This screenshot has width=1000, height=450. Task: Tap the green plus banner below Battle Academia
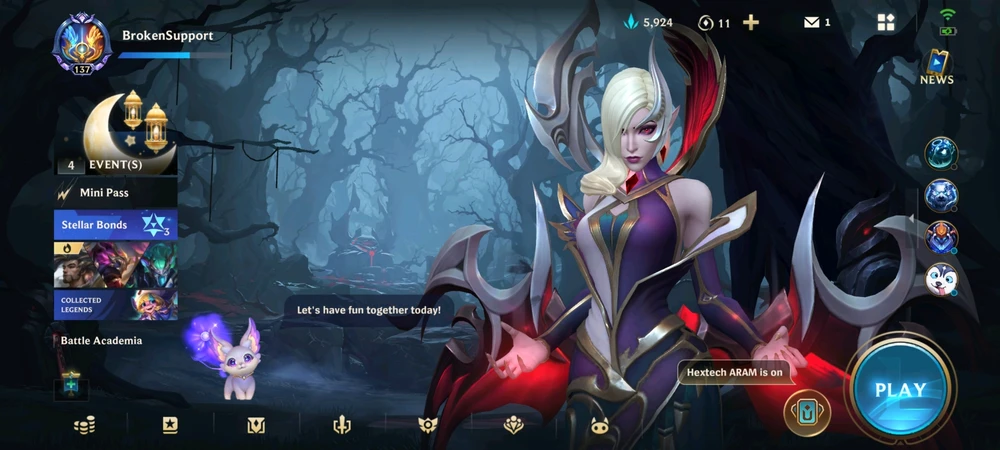click(x=71, y=384)
